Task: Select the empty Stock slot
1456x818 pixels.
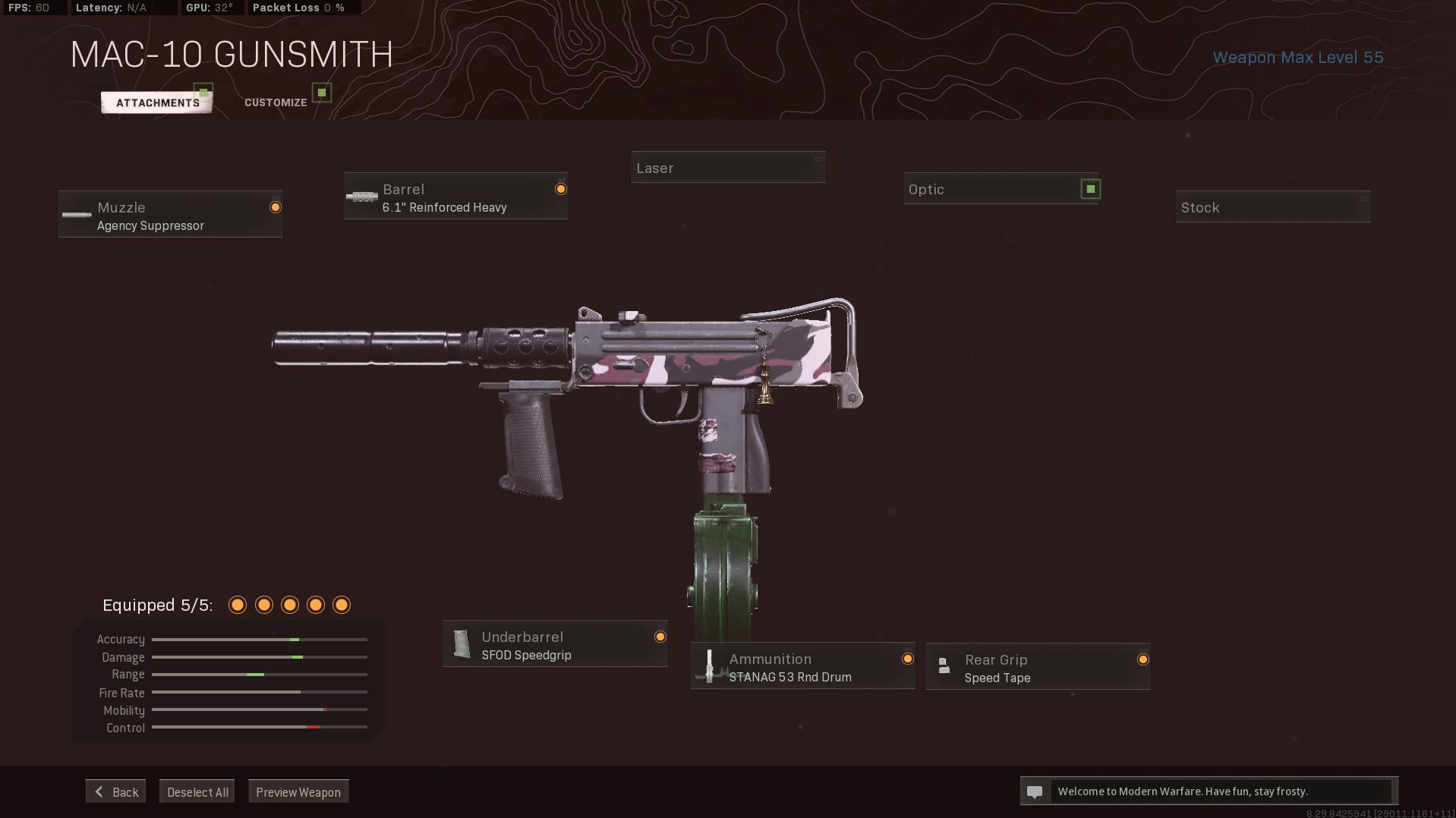Action: pos(1273,207)
